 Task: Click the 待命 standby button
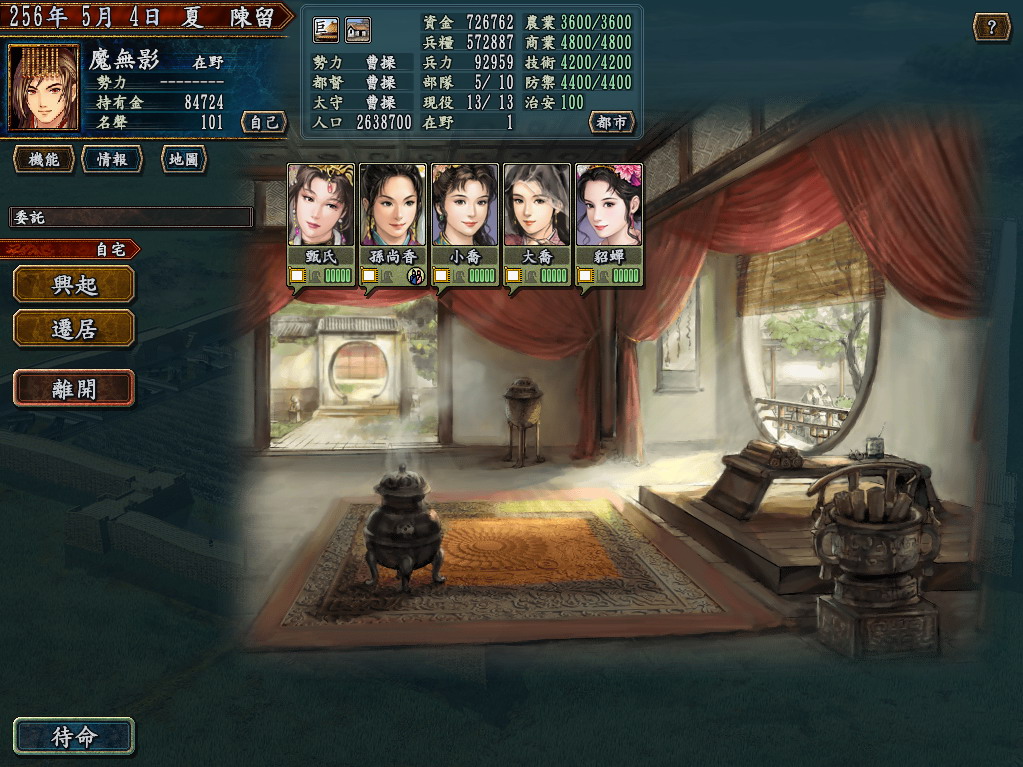74,737
